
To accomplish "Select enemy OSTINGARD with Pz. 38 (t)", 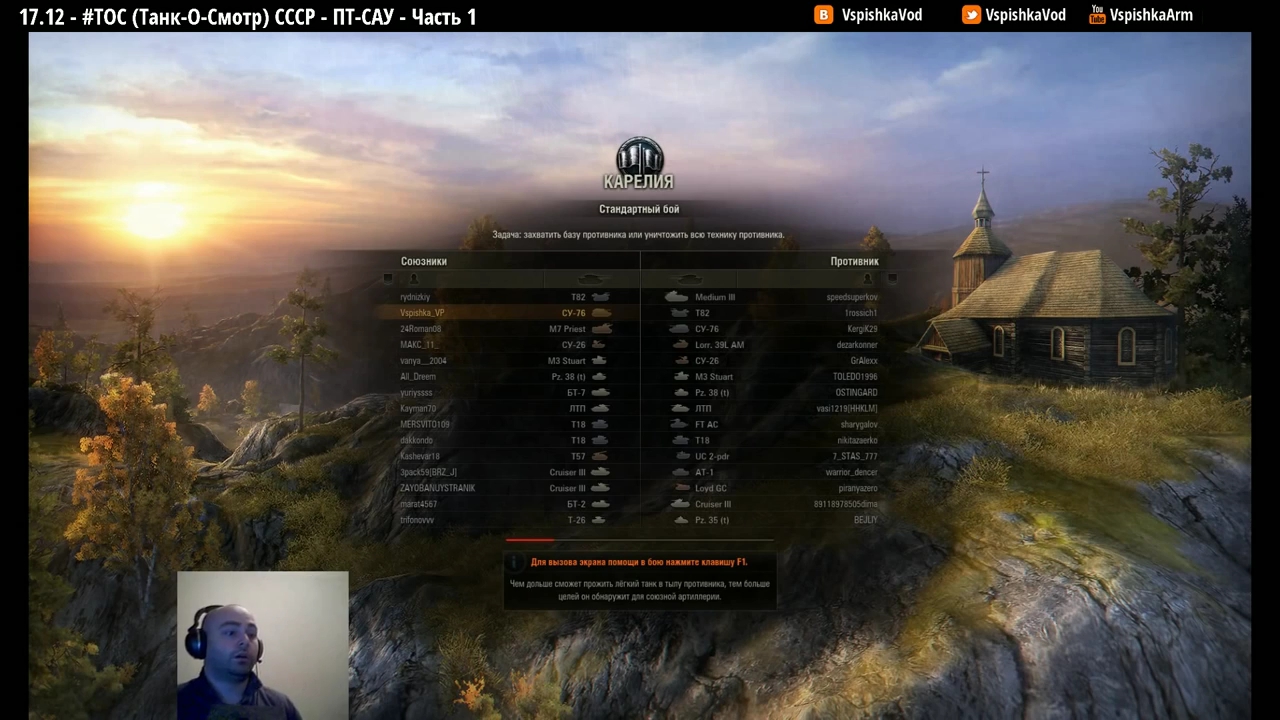I will pyautogui.click(x=772, y=393).
